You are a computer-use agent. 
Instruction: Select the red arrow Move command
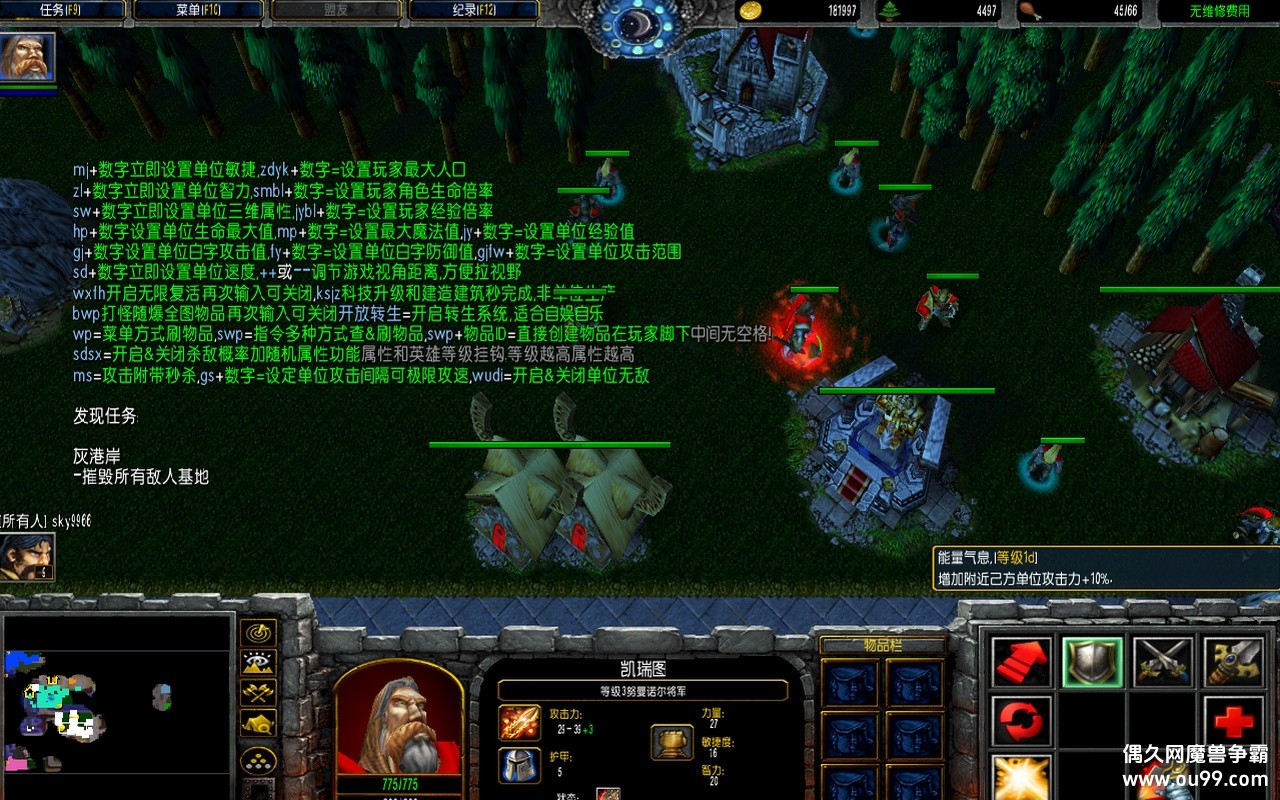pos(1021,661)
